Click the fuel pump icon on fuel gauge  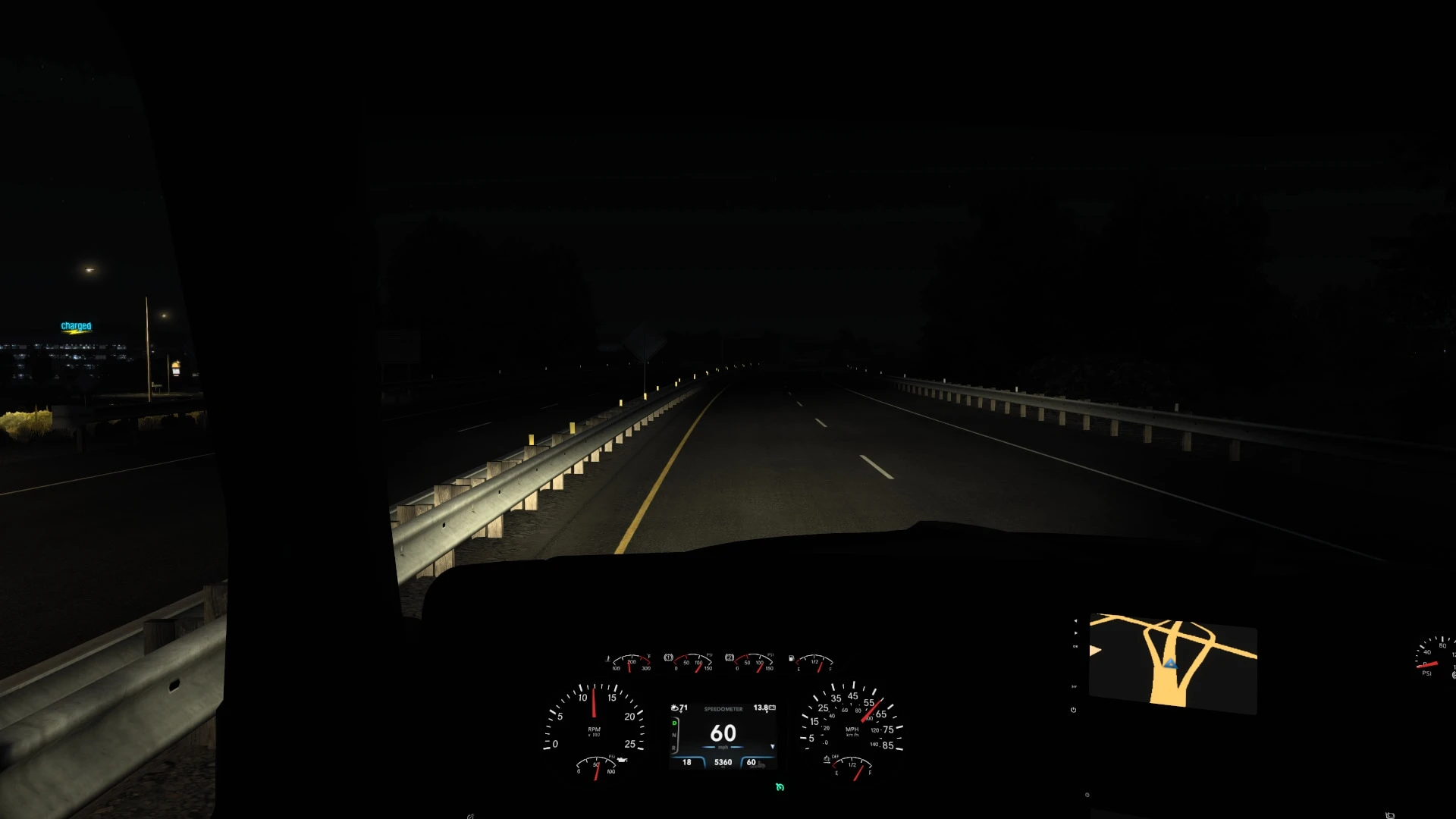click(x=791, y=657)
